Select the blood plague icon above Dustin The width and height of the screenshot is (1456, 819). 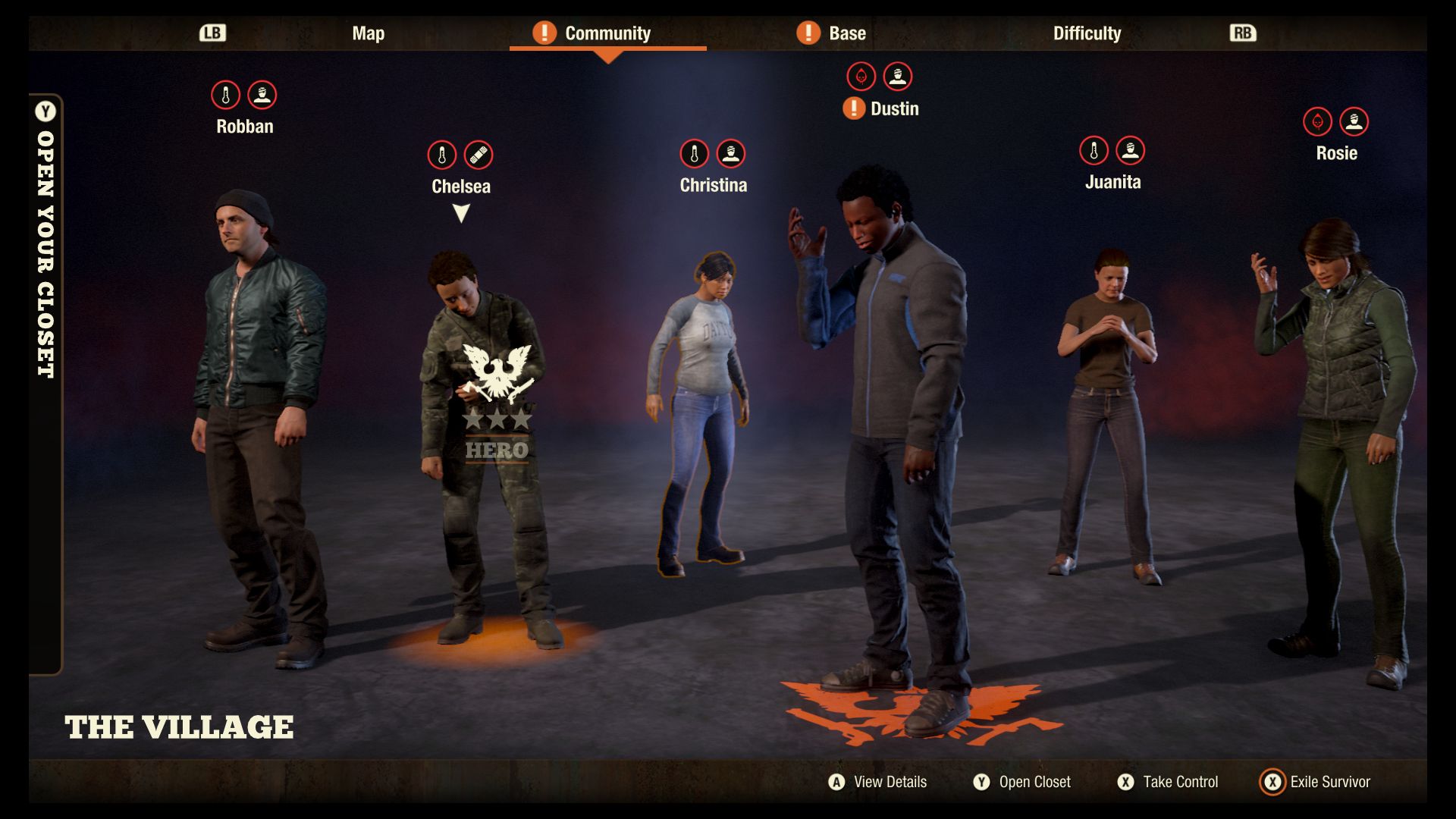(x=861, y=76)
